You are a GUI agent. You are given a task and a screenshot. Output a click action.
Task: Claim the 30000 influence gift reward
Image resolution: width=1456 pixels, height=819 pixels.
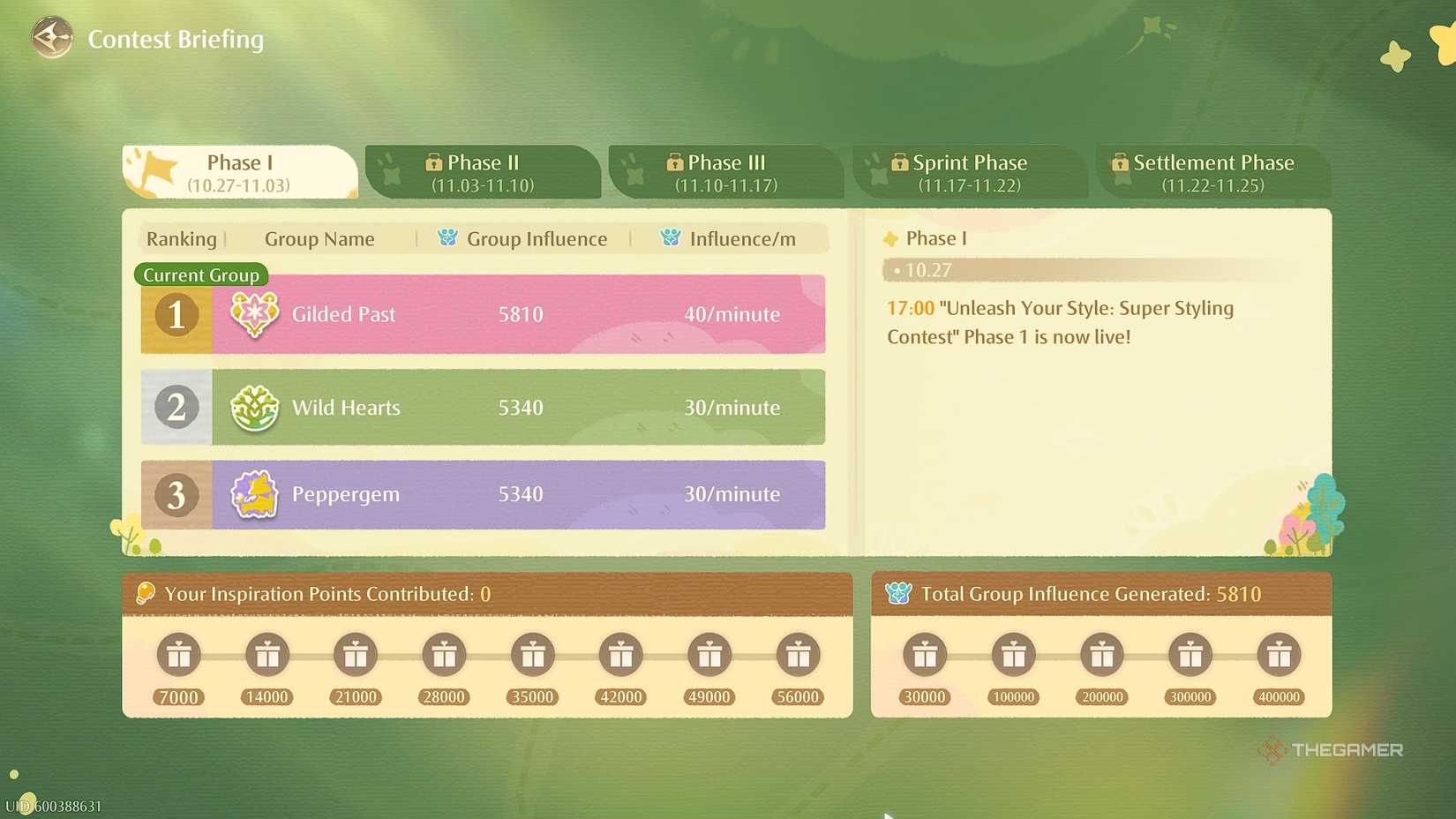tap(924, 656)
